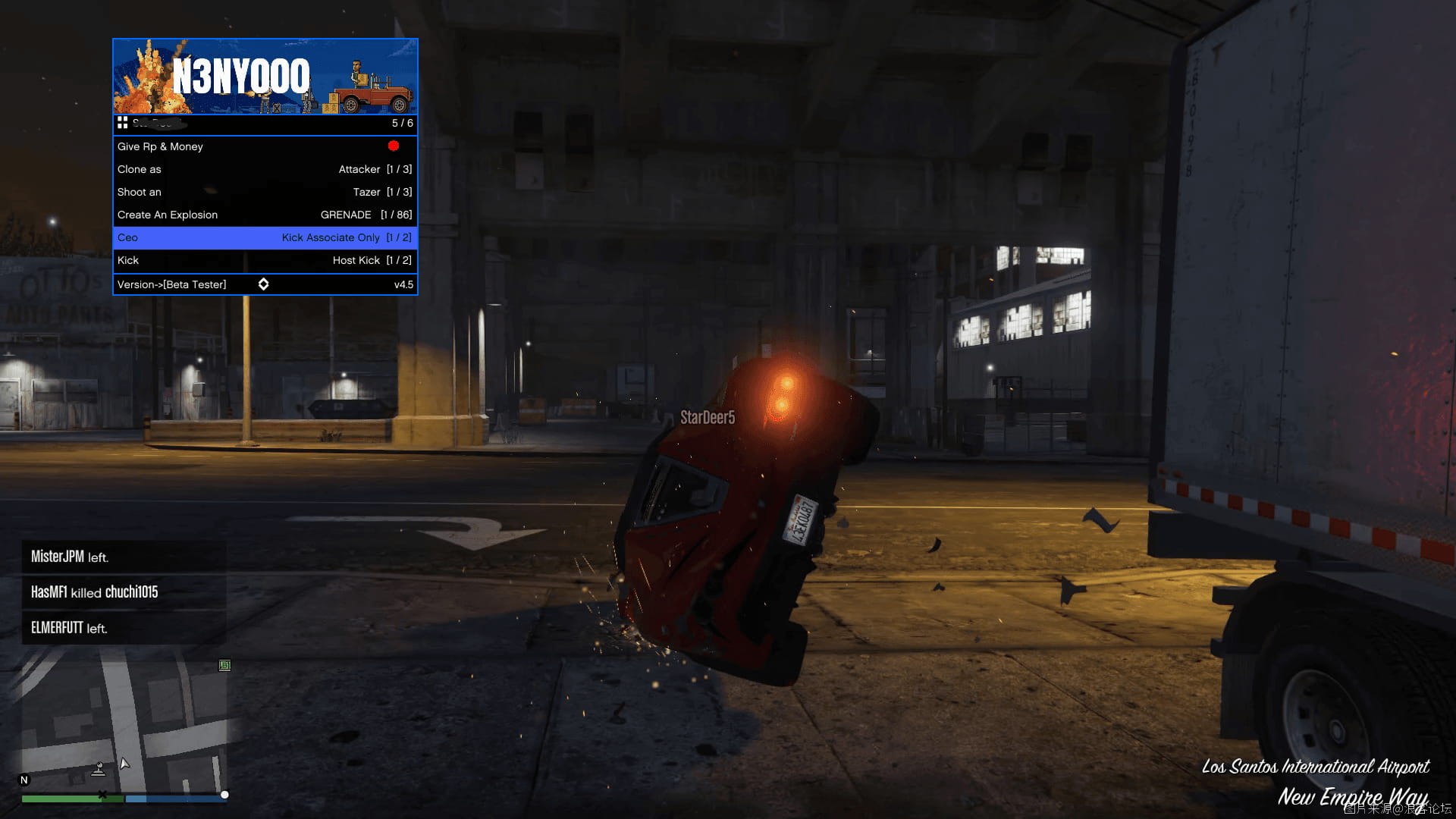The image size is (1456, 819).
Task: Click the N3NY000 menu header banner
Action: tap(265, 77)
